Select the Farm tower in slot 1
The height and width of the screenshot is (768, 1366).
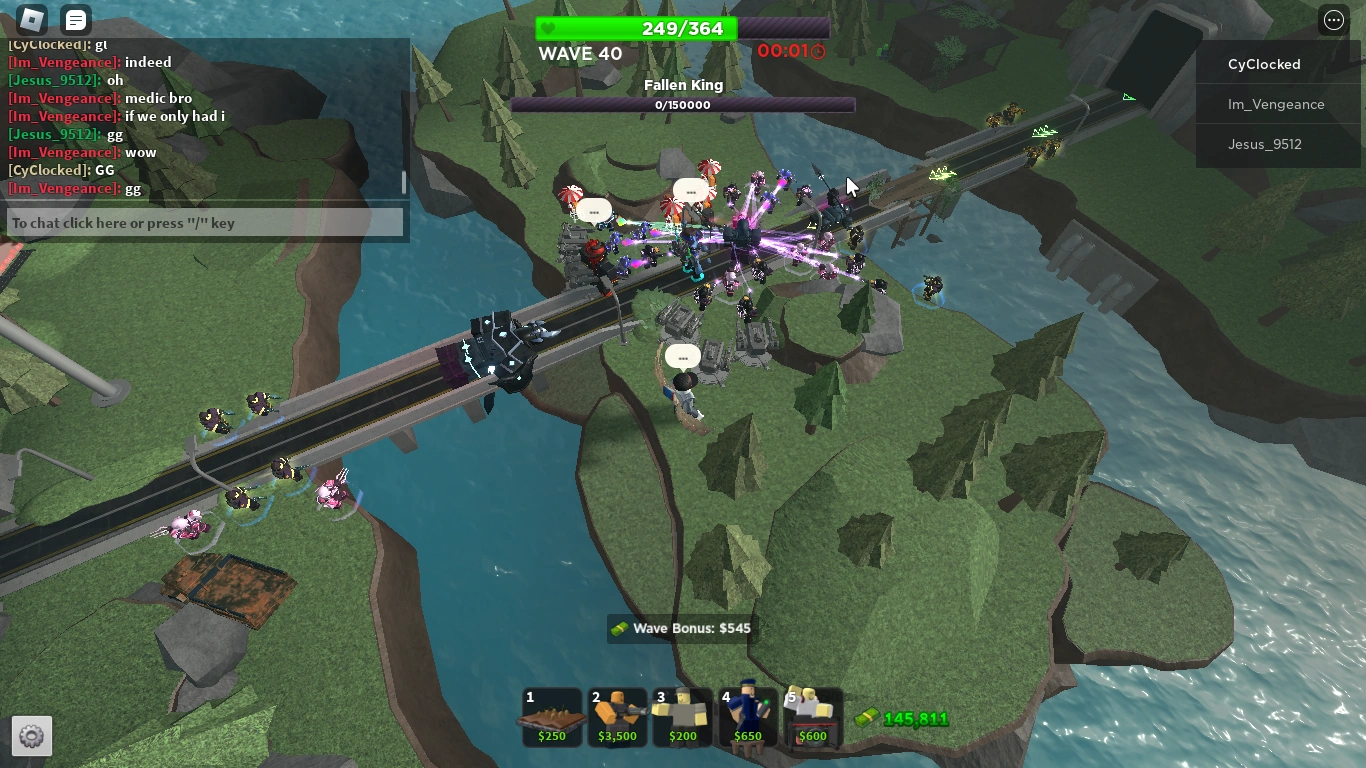click(x=552, y=716)
